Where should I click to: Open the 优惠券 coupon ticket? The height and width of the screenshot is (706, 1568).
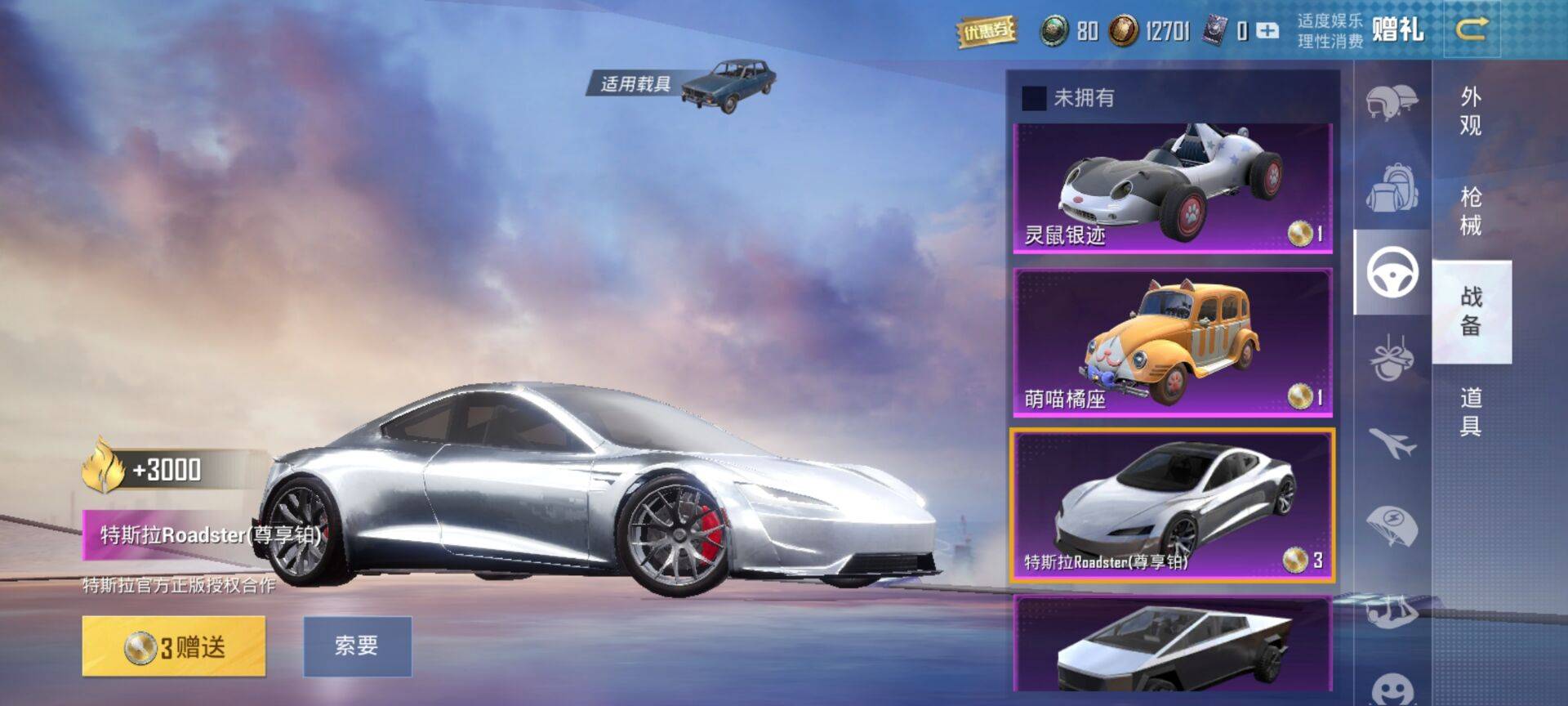click(x=987, y=32)
